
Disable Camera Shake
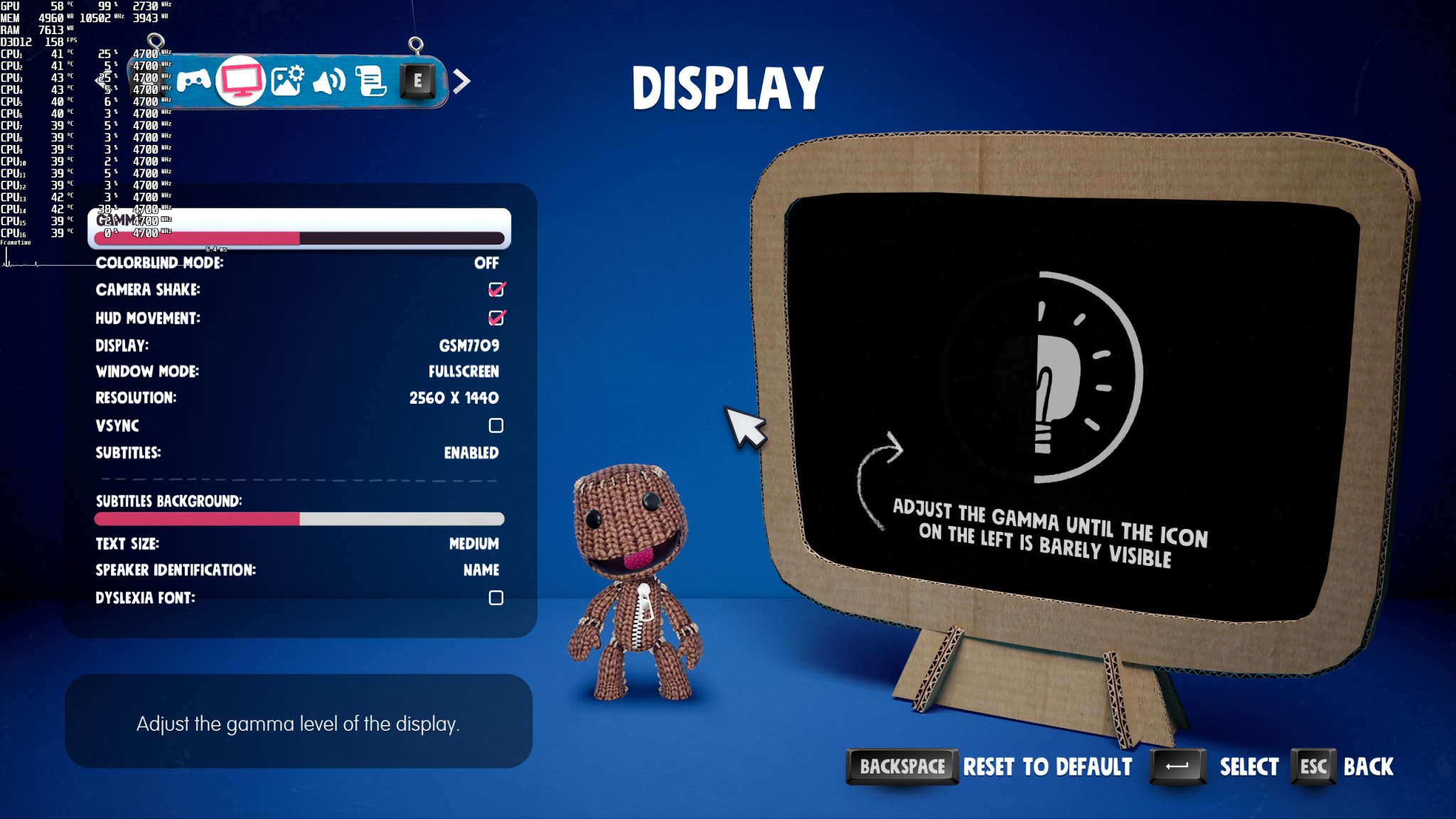click(x=498, y=289)
